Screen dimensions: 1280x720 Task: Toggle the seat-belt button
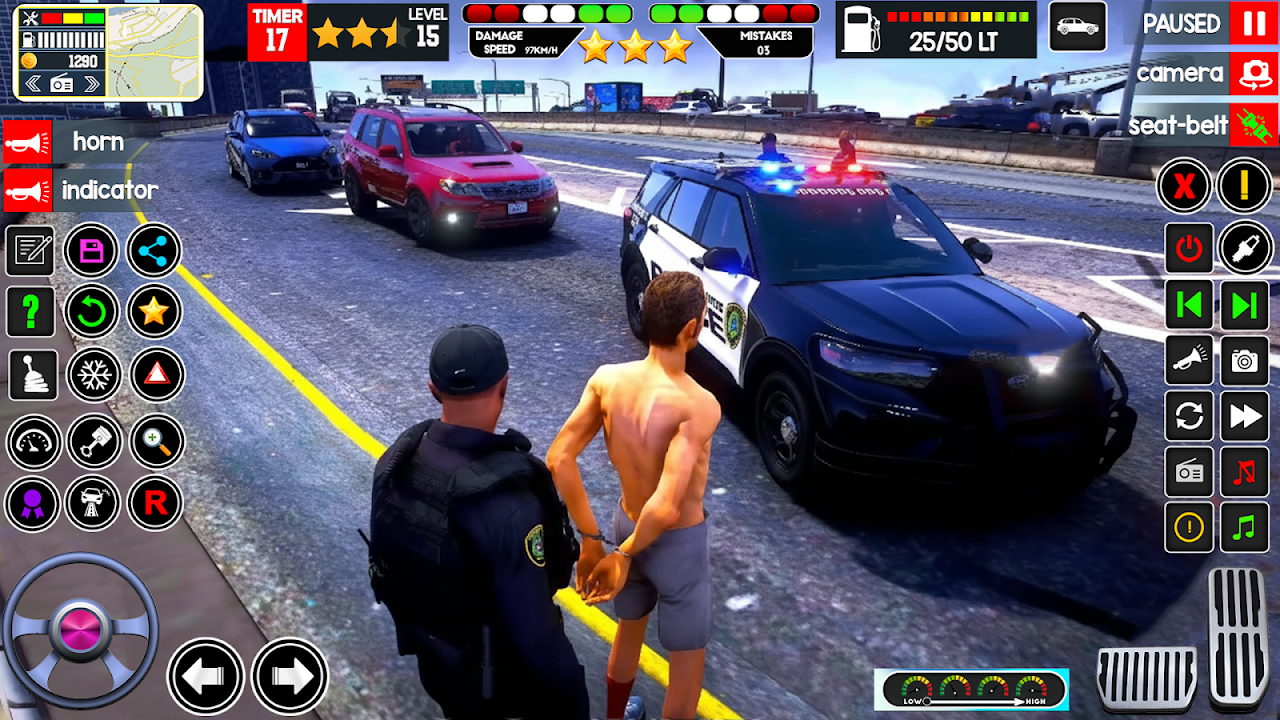pyautogui.click(x=1253, y=125)
